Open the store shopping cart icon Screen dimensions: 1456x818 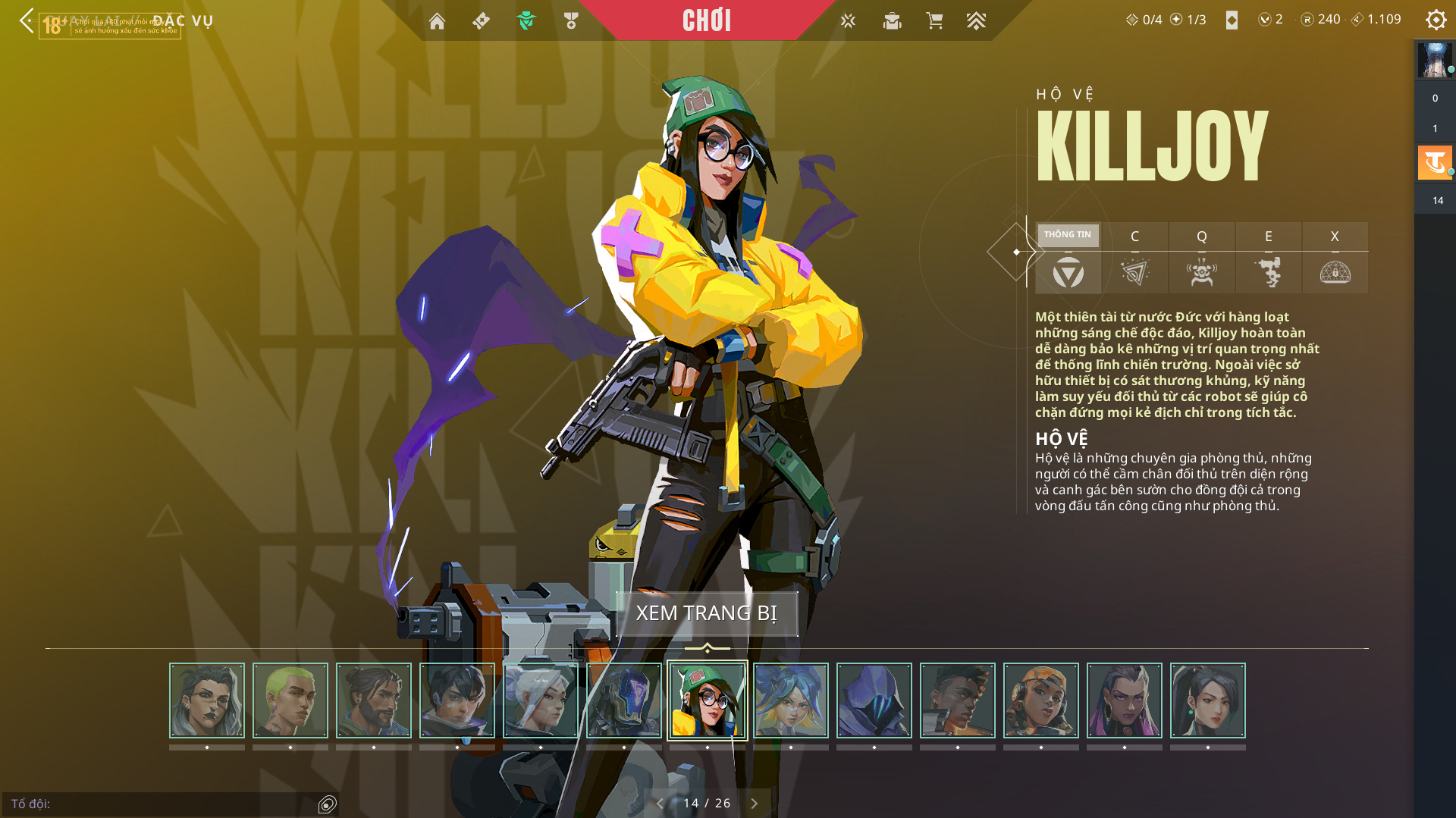pyautogui.click(x=934, y=21)
